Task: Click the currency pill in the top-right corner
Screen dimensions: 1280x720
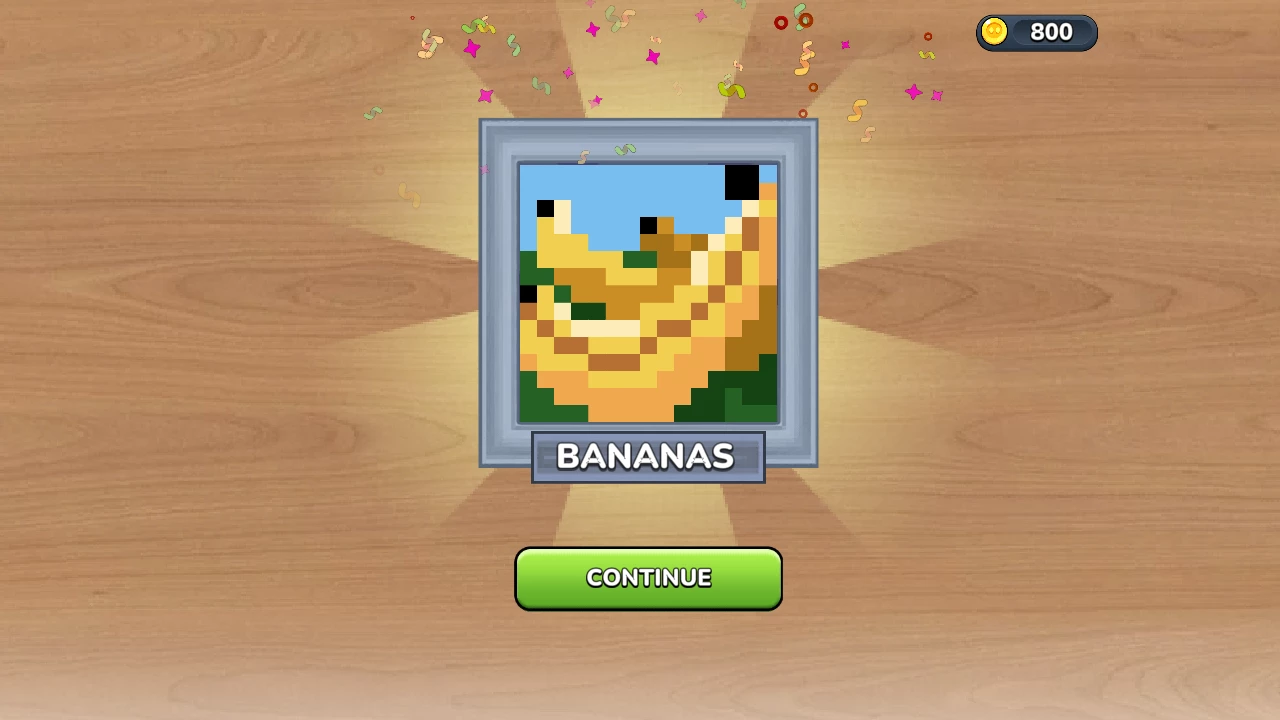Action: (x=1036, y=32)
